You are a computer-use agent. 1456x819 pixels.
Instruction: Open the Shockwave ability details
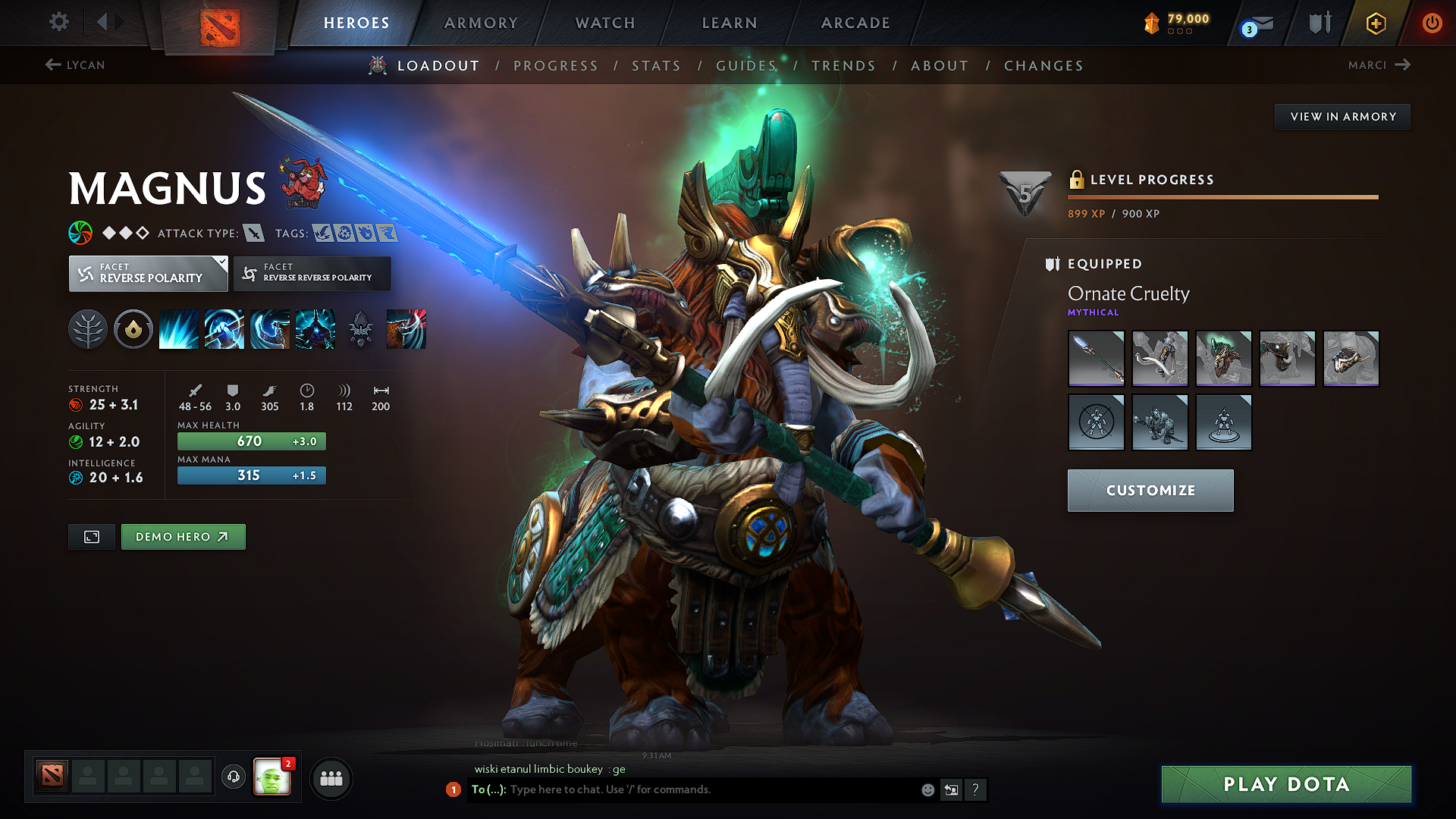coord(178,328)
